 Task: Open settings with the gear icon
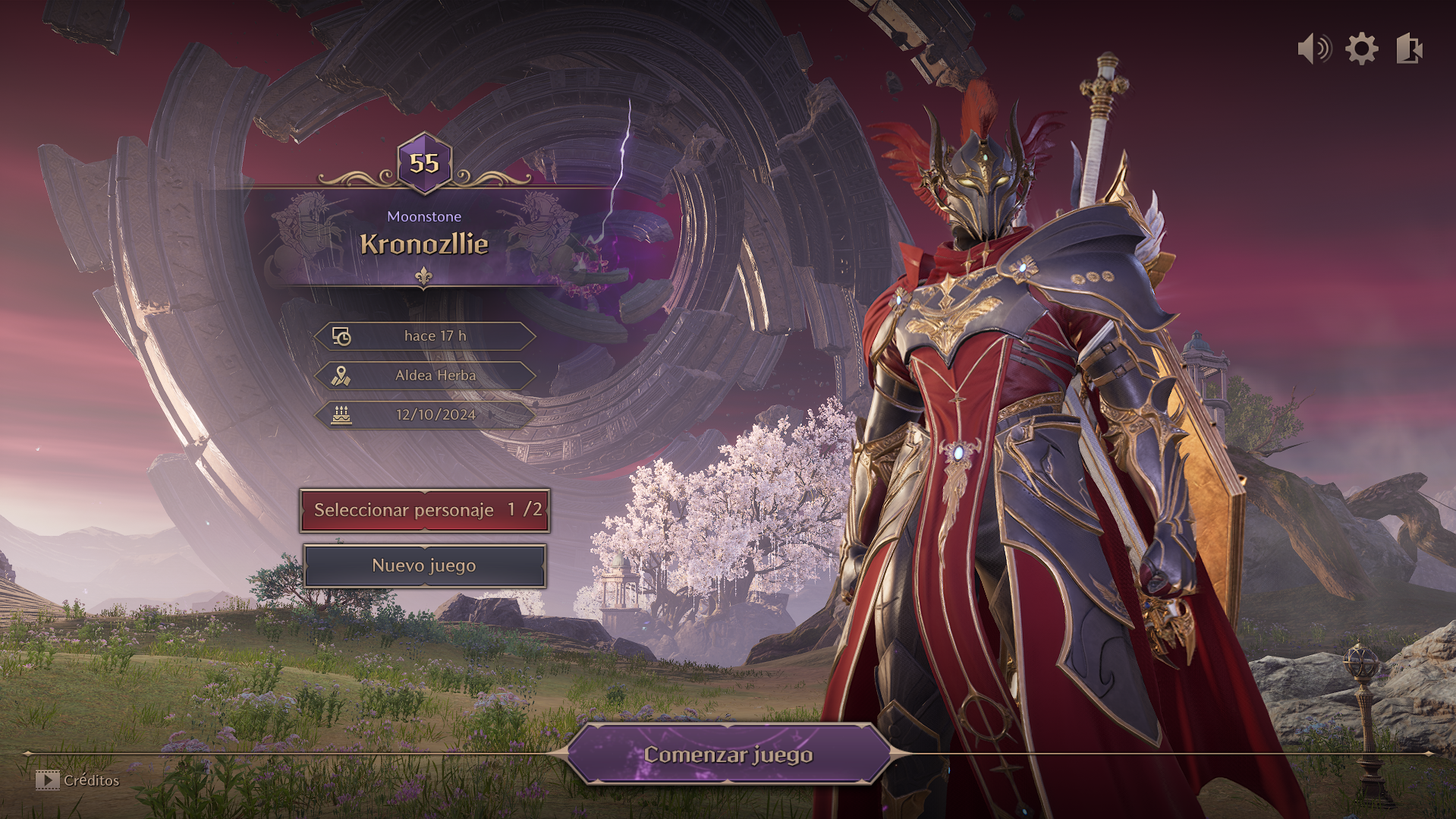pyautogui.click(x=1362, y=49)
